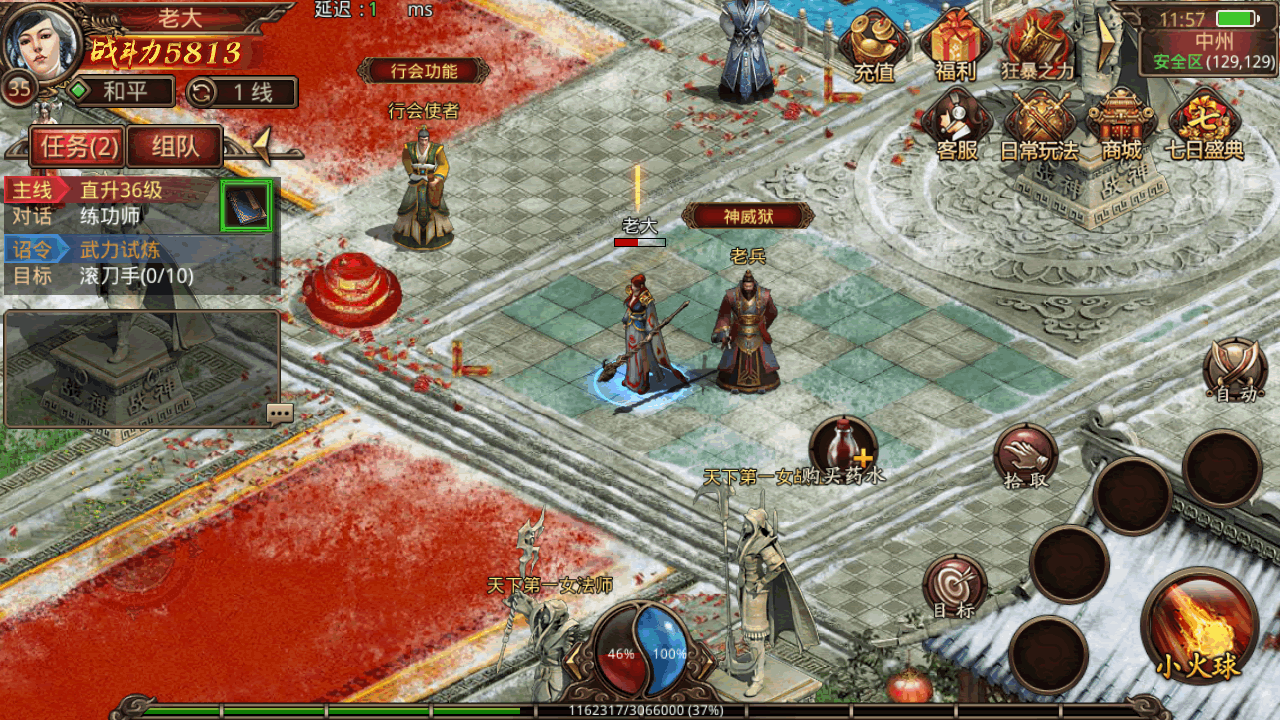Screen dimensions: 1280x720
Task: Open the 福利 gift box icon
Action: 954,45
